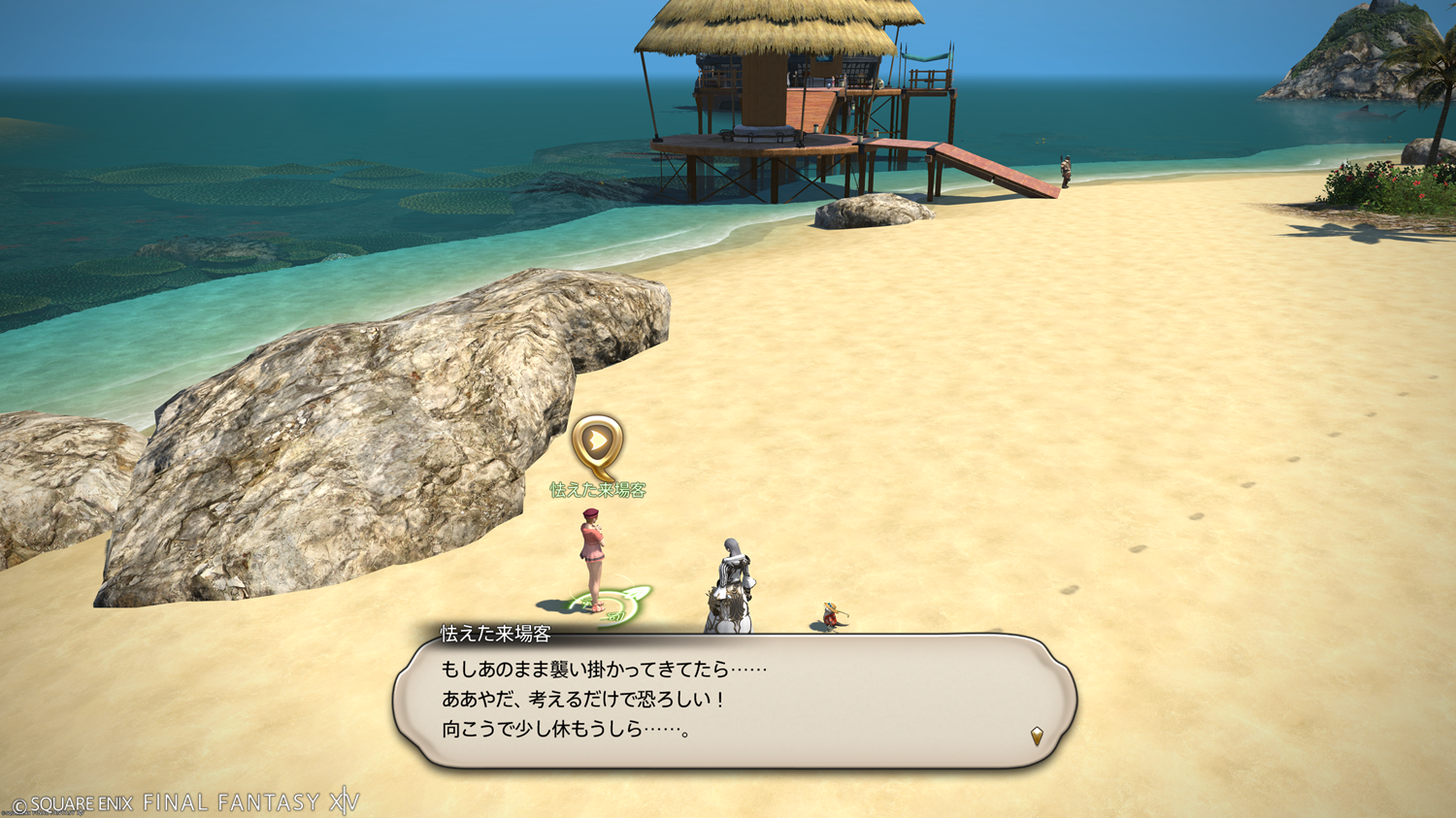
Task: Click the dialogue text box to continue
Action: pyautogui.click(x=733, y=700)
